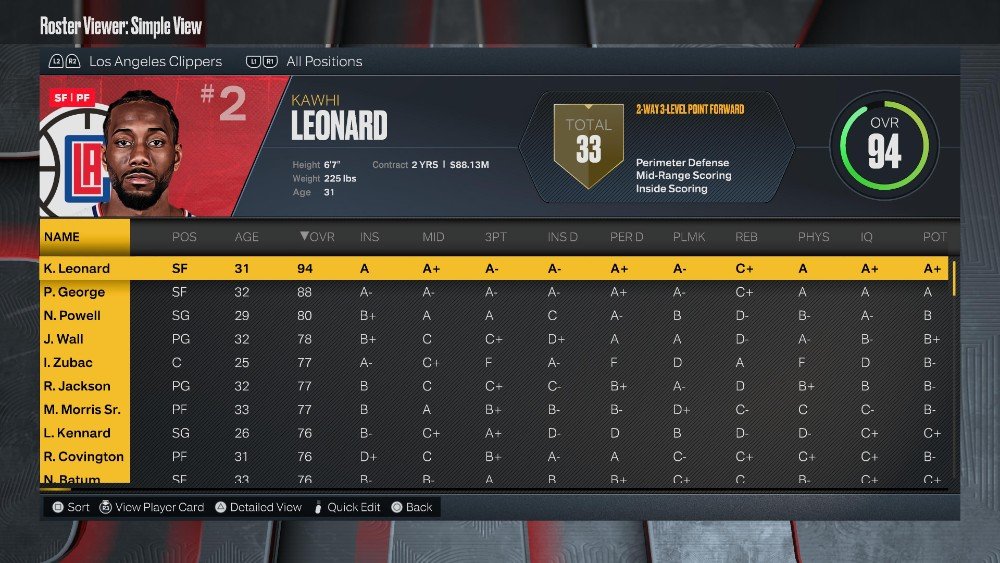Select the L. Kennard roster row
This screenshot has height=563, width=1000.
[x=77, y=433]
